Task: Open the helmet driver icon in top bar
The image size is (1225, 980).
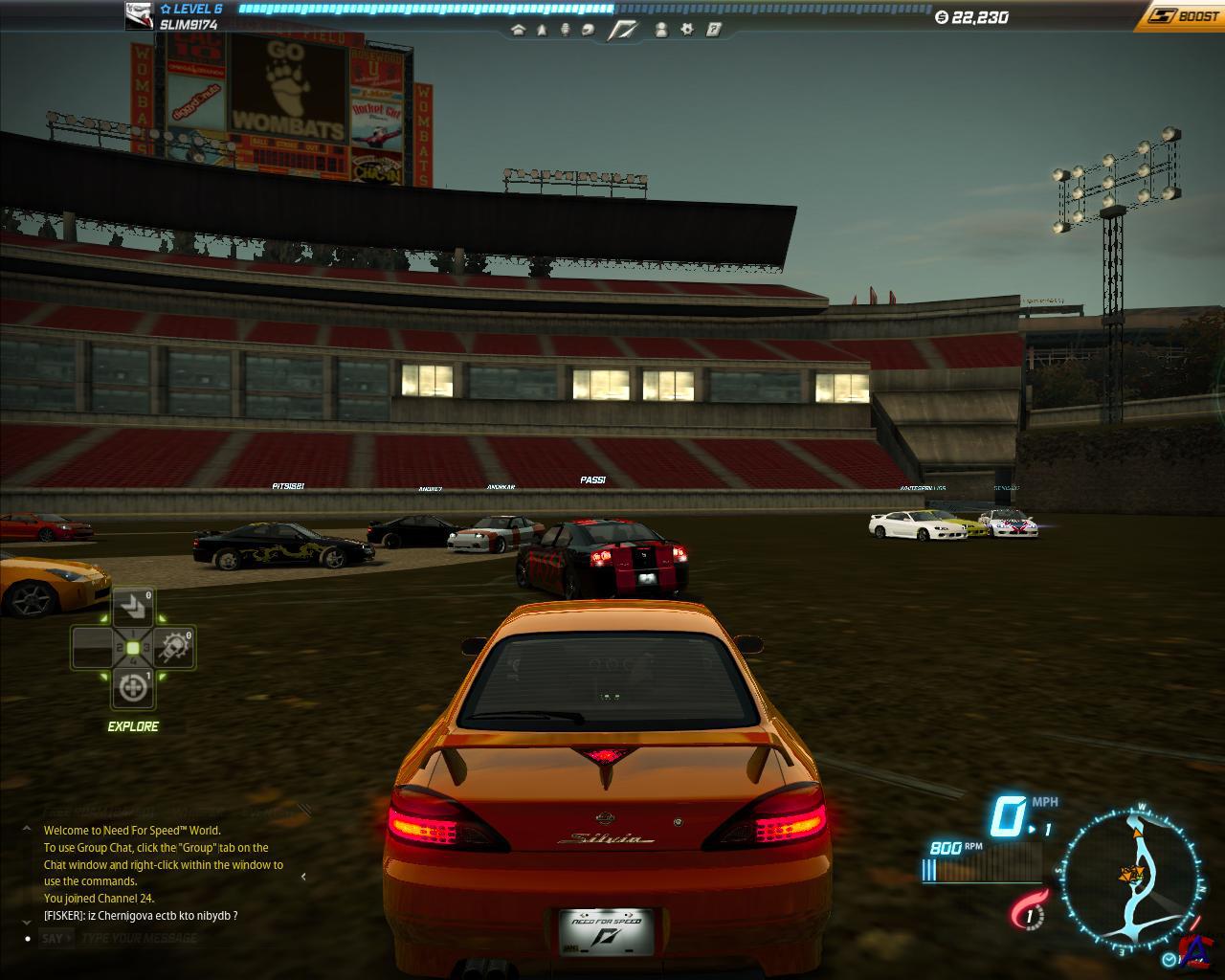Action: pos(589,30)
